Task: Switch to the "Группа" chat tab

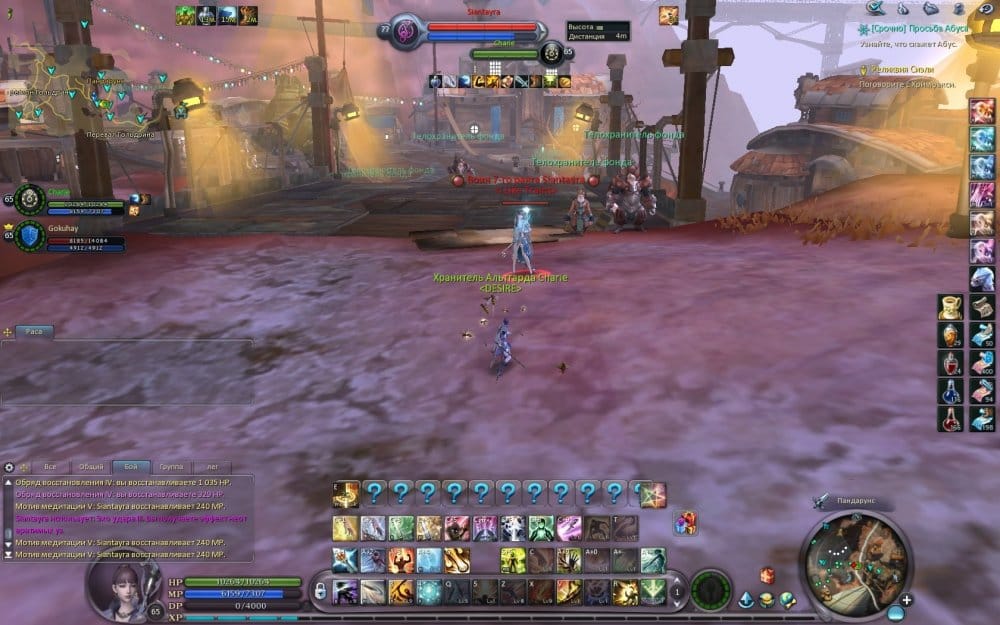Action: coord(171,467)
